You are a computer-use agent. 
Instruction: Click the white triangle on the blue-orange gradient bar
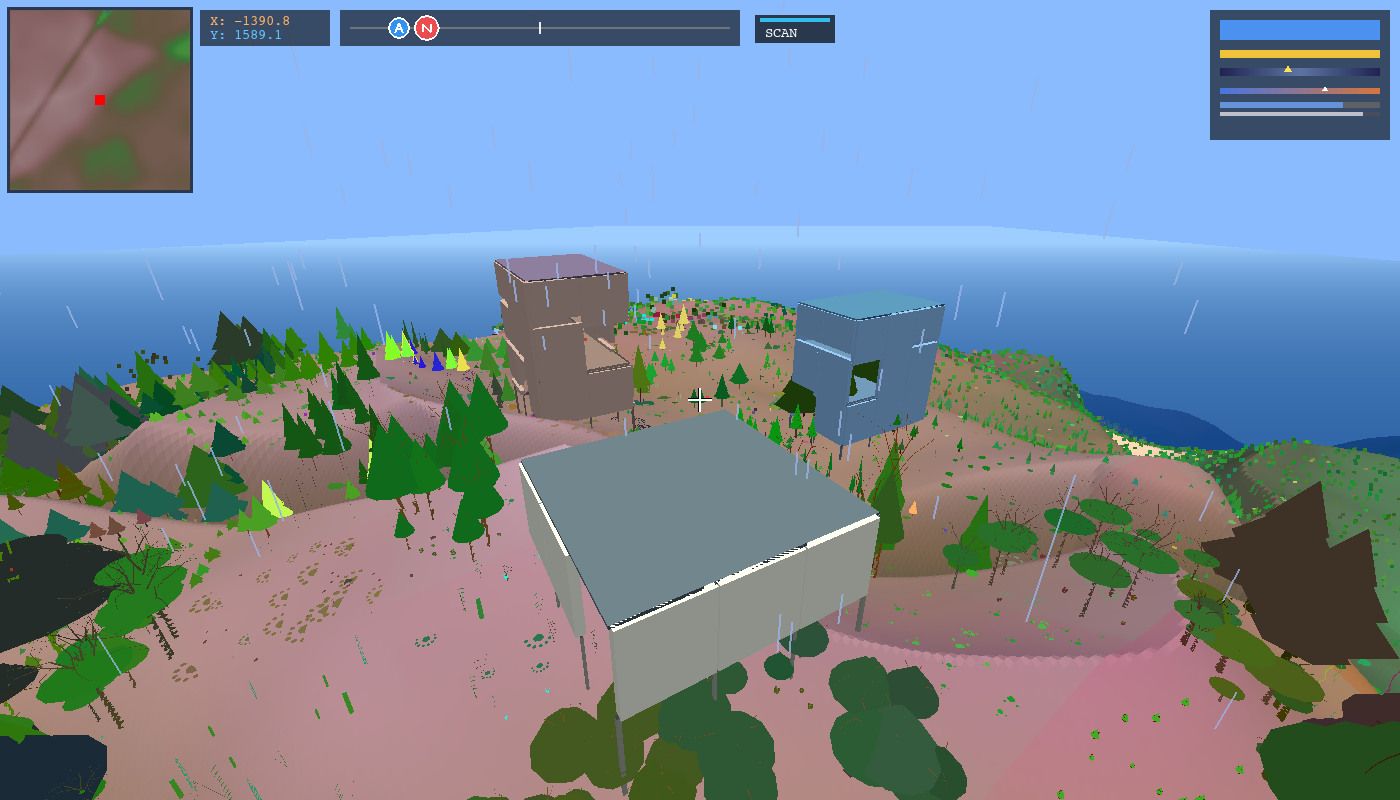click(1325, 89)
